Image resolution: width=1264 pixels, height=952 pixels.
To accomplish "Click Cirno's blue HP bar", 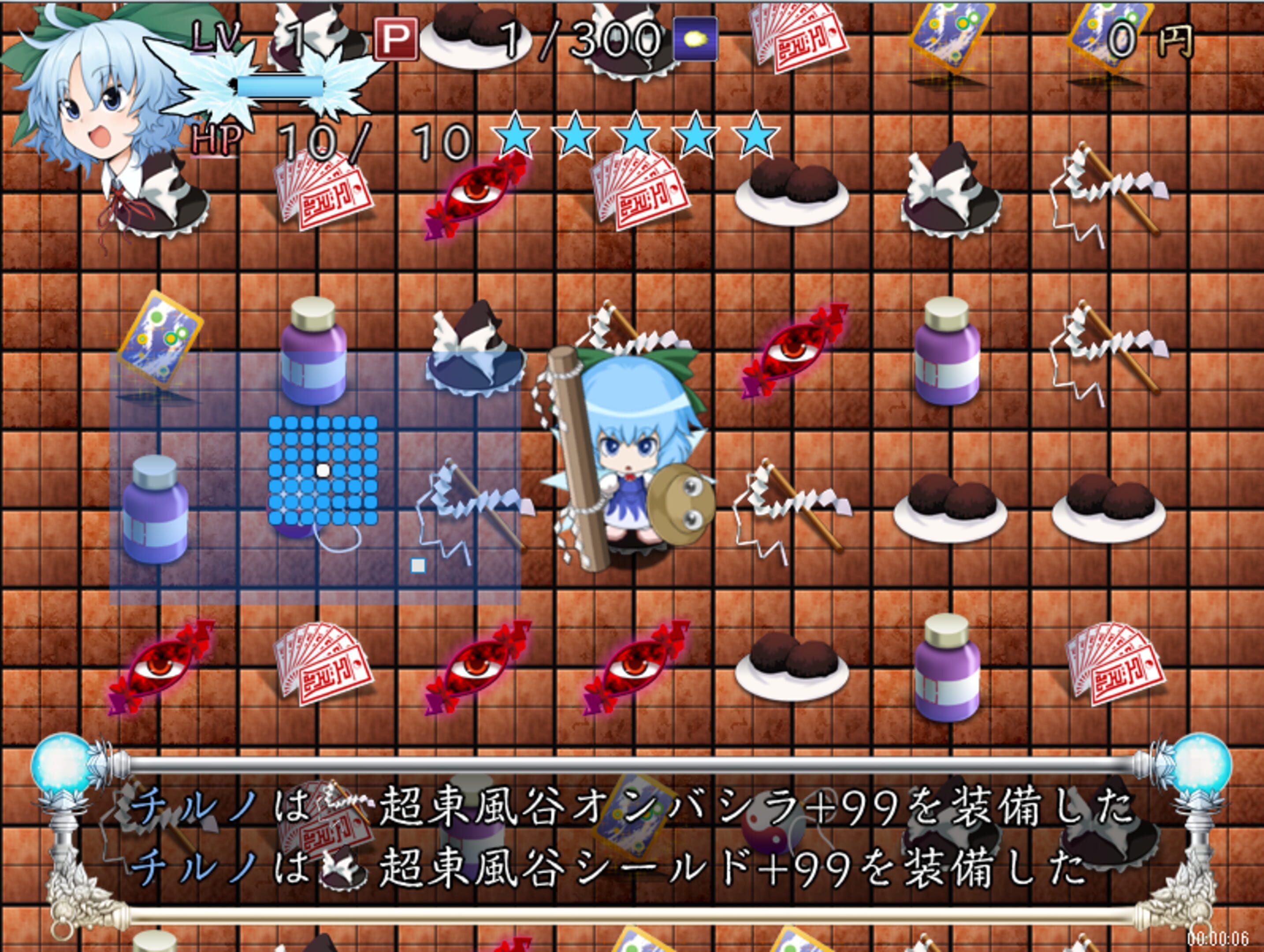I will click(280, 86).
